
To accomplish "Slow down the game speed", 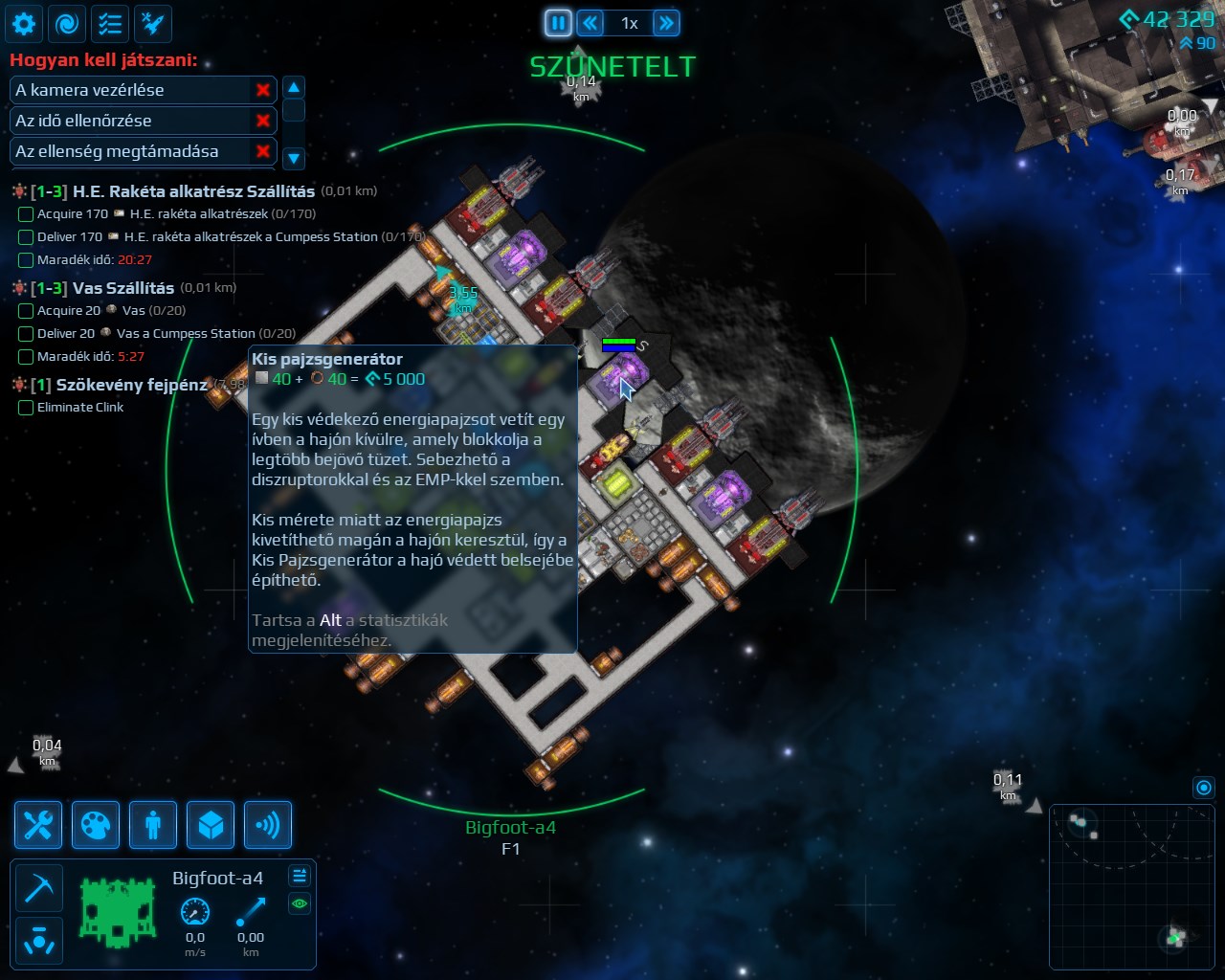I will click(590, 23).
